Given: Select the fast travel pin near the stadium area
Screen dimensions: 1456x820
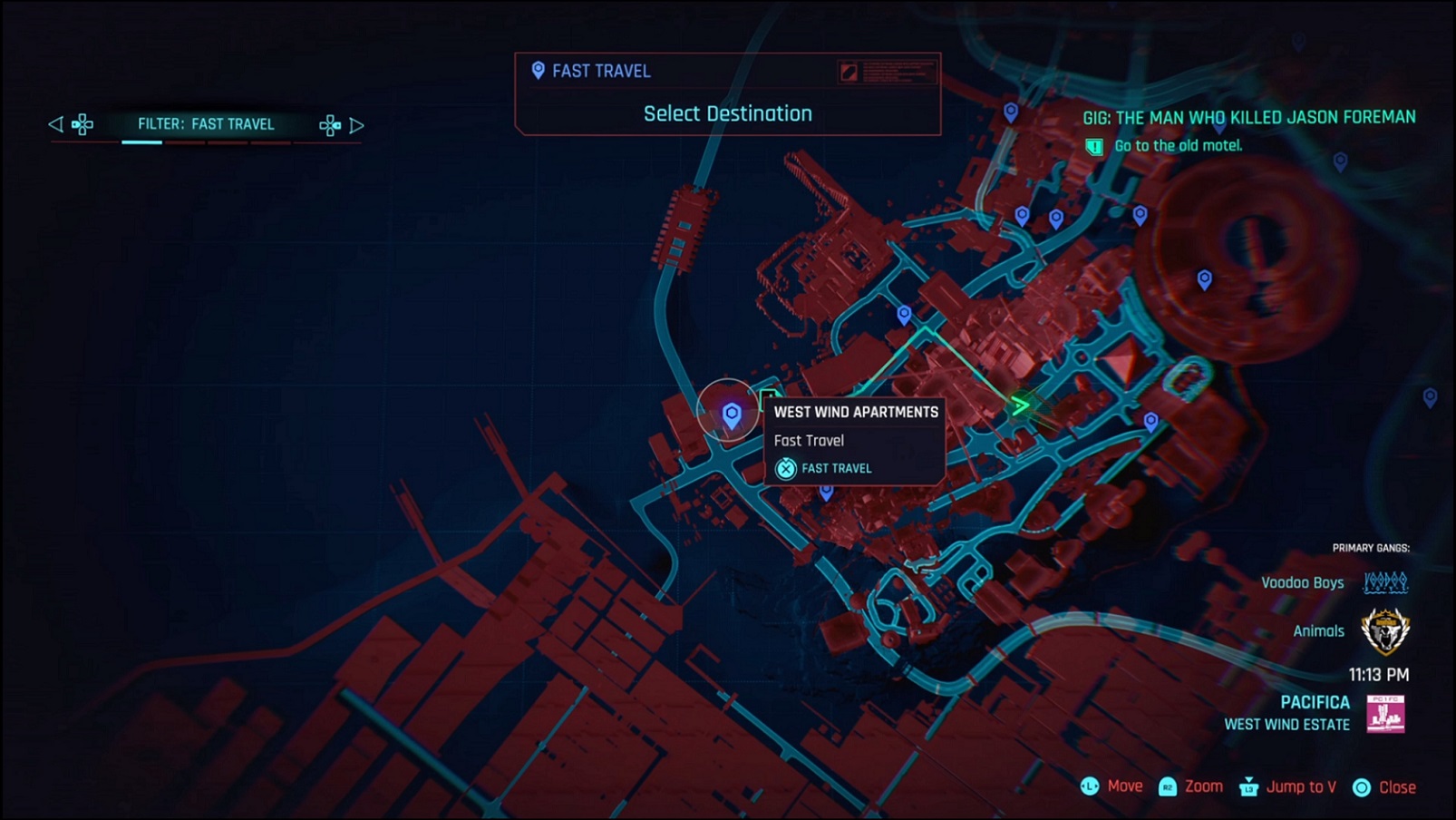Looking at the screenshot, I should [1204, 278].
